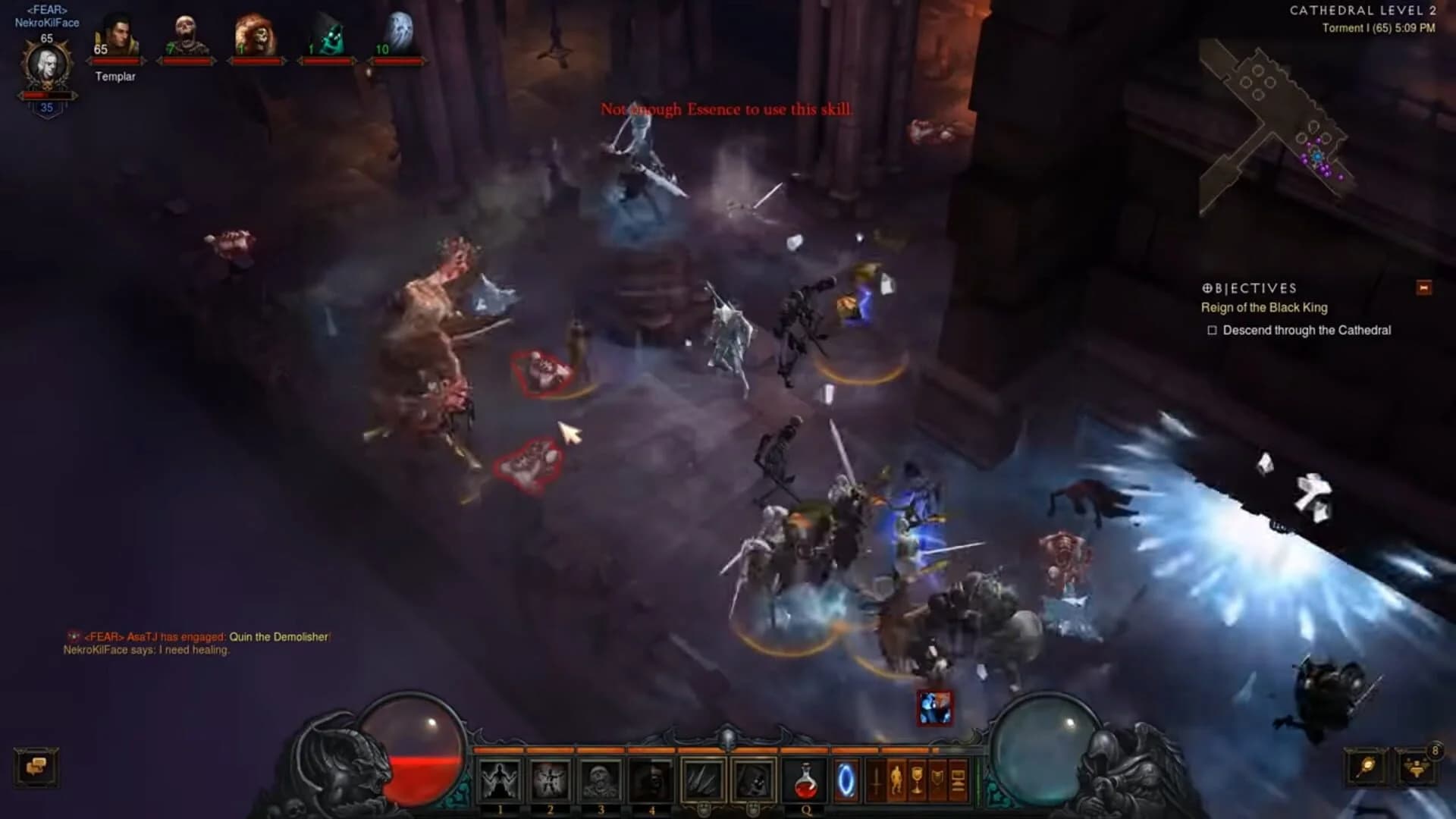The height and width of the screenshot is (819, 1456).
Task: Click Quin the Demolisher in the chat log
Action: pos(279,637)
